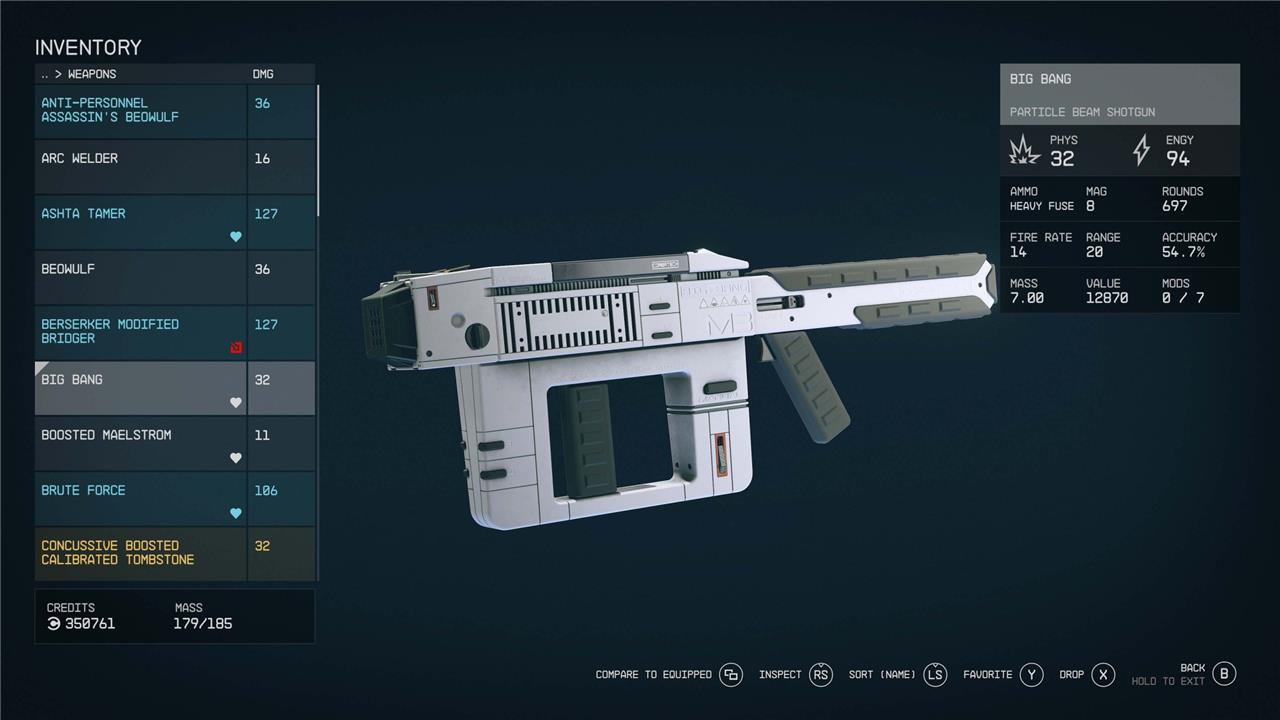Select the Ashta Tamer weapon
This screenshot has width=1280, height=720.
140,222
